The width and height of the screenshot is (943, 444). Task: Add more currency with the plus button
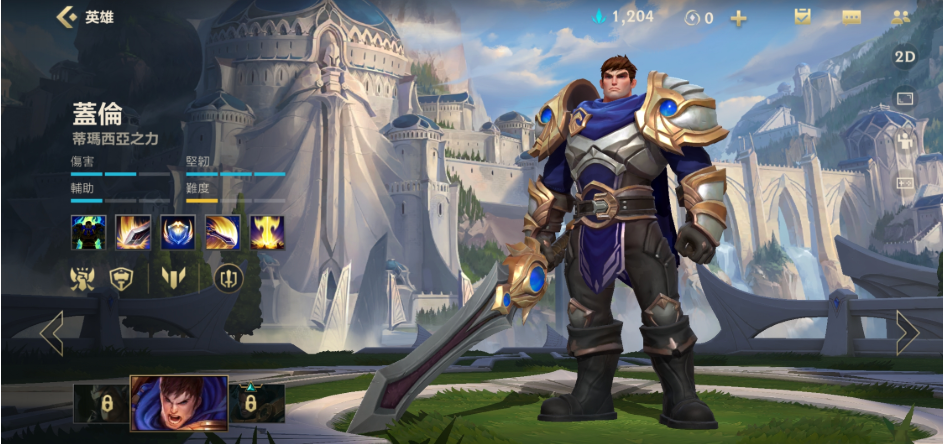tap(738, 18)
